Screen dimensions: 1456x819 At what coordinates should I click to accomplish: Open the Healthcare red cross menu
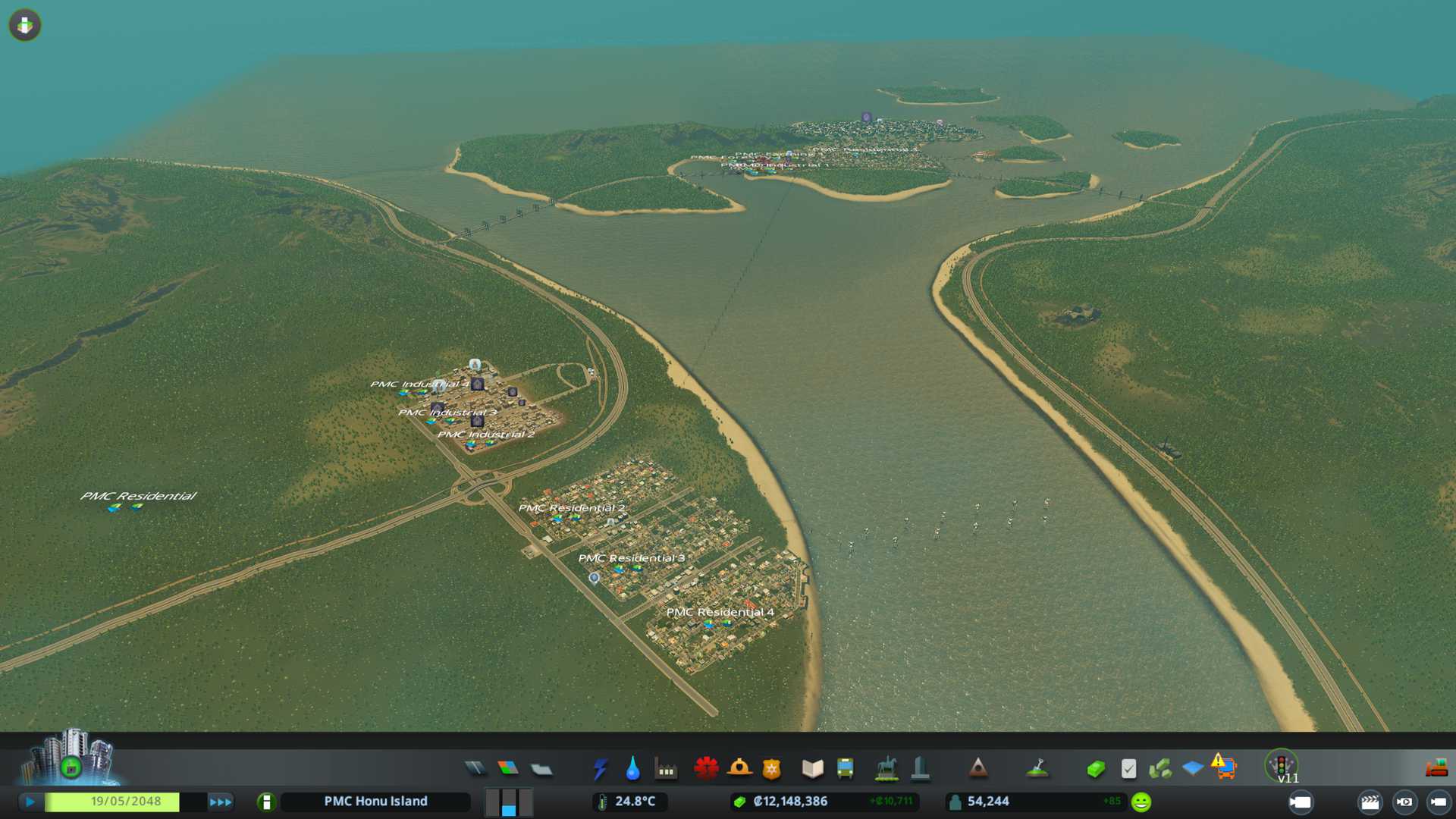click(x=706, y=769)
